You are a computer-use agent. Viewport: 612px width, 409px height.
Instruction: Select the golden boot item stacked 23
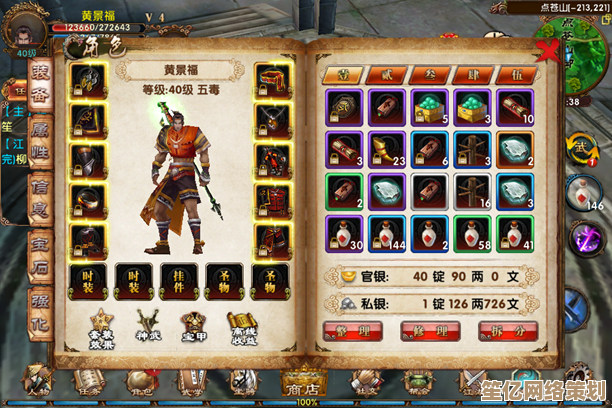386,149
